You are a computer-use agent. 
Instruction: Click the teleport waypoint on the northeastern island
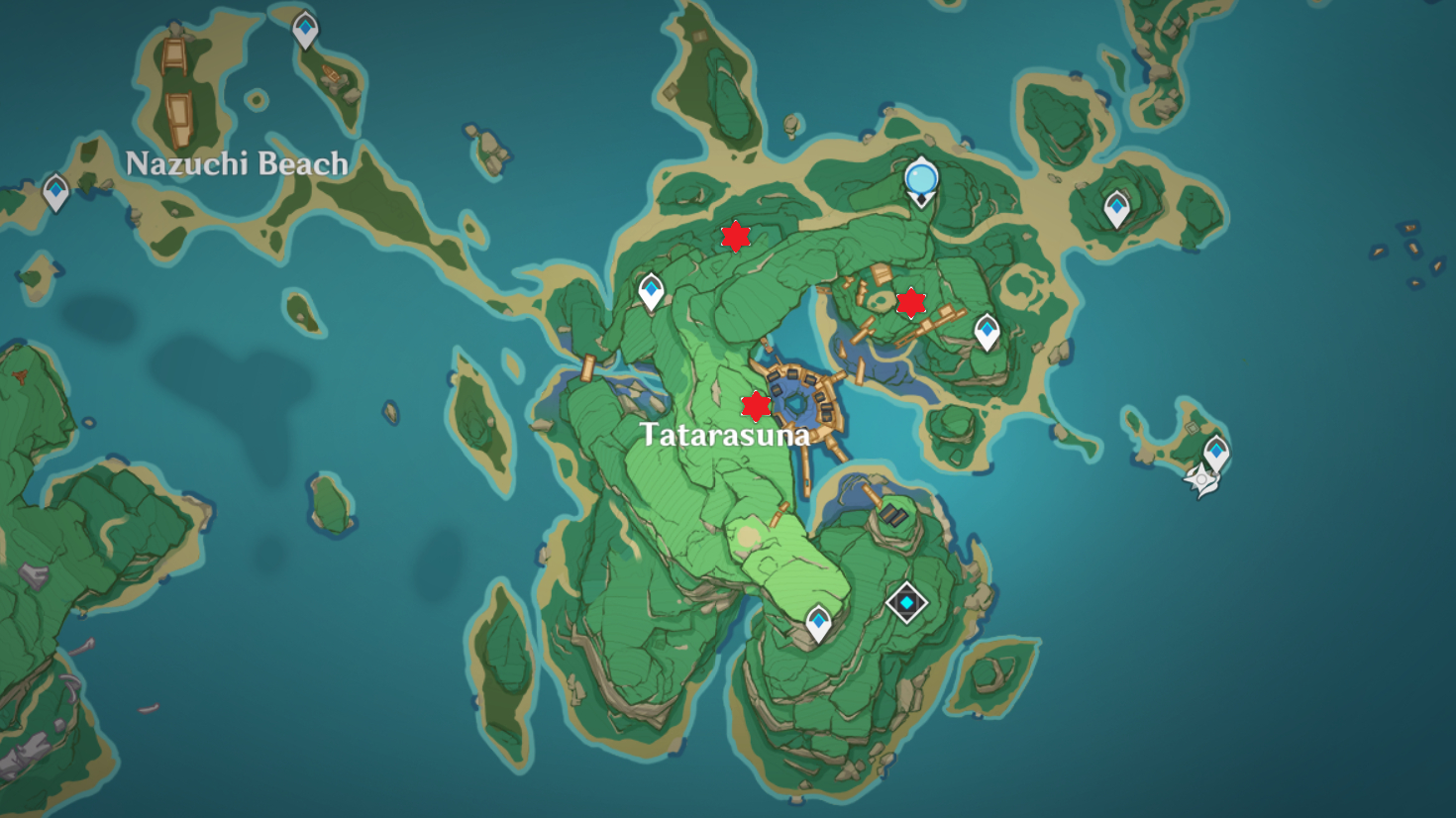[1118, 209]
